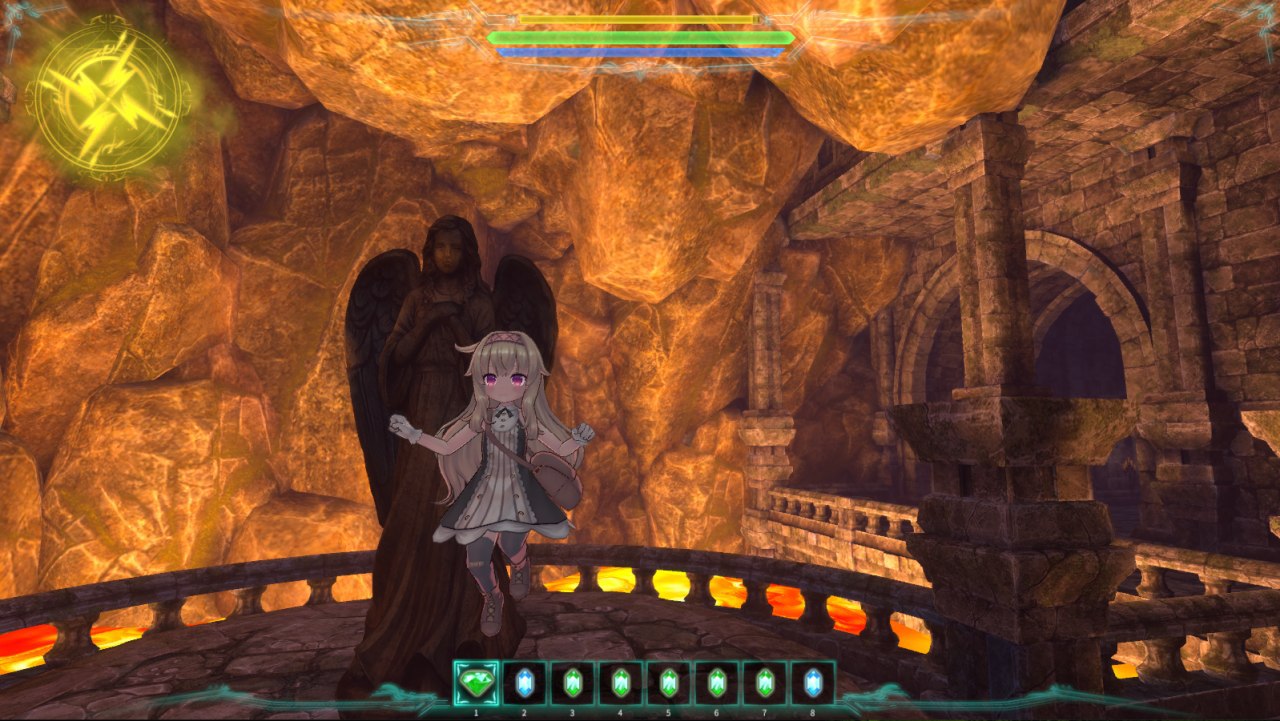Choose the green crystal in slot 3
1280x721 pixels.
coord(572,683)
